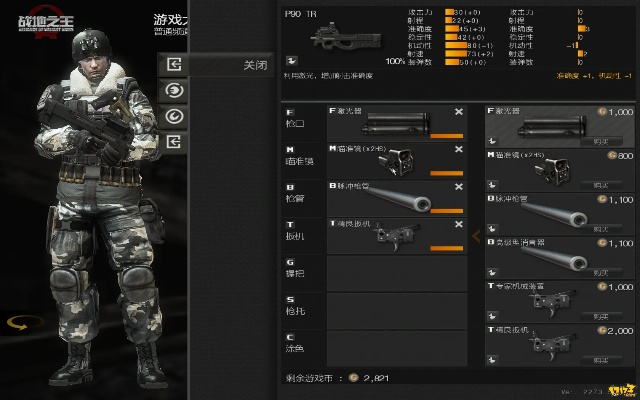Remove the equipped 激光器 laser with its X
640x400 pixels.
click(459, 113)
